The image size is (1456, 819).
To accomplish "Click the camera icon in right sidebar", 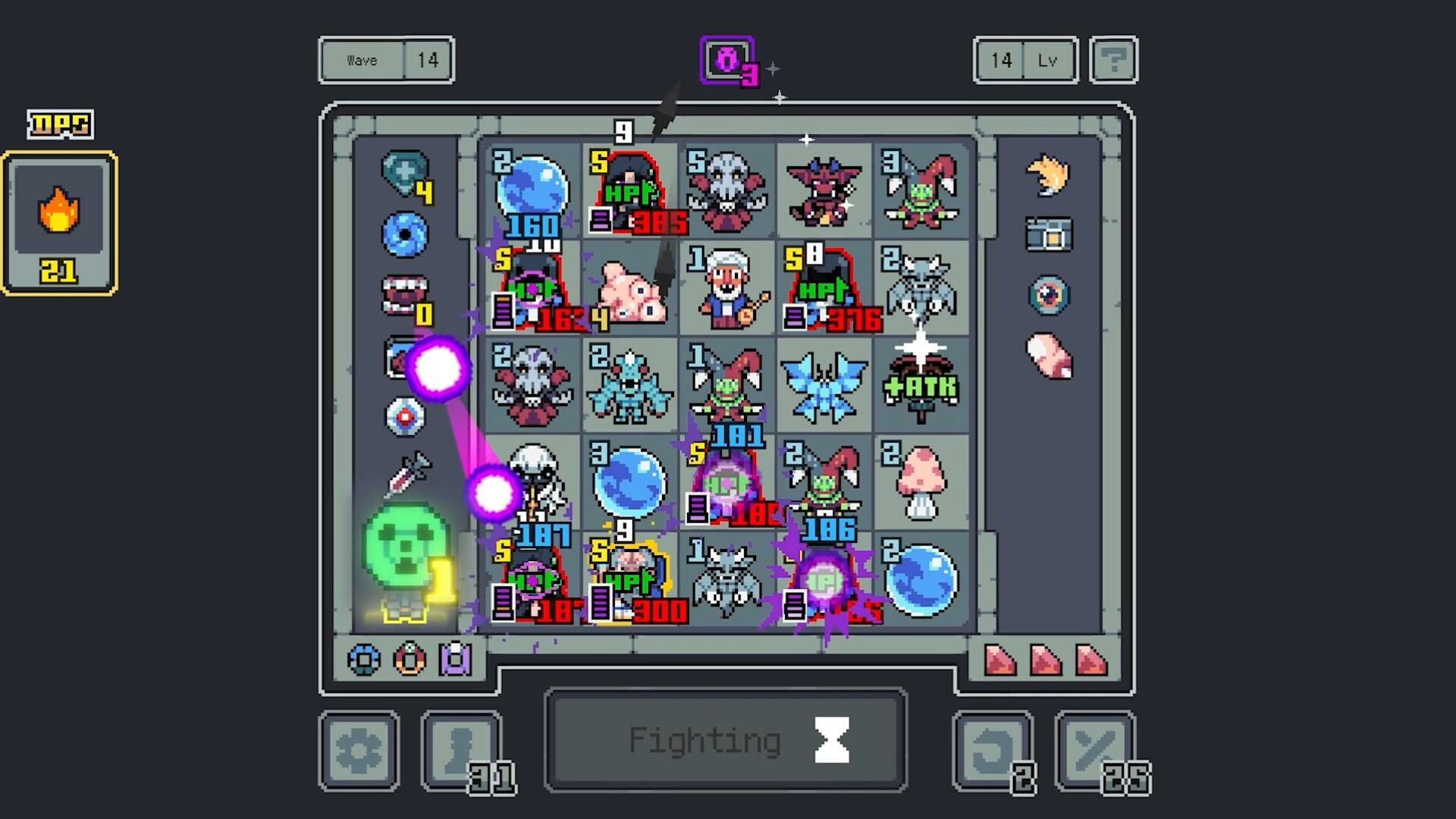I will pos(1050,235).
